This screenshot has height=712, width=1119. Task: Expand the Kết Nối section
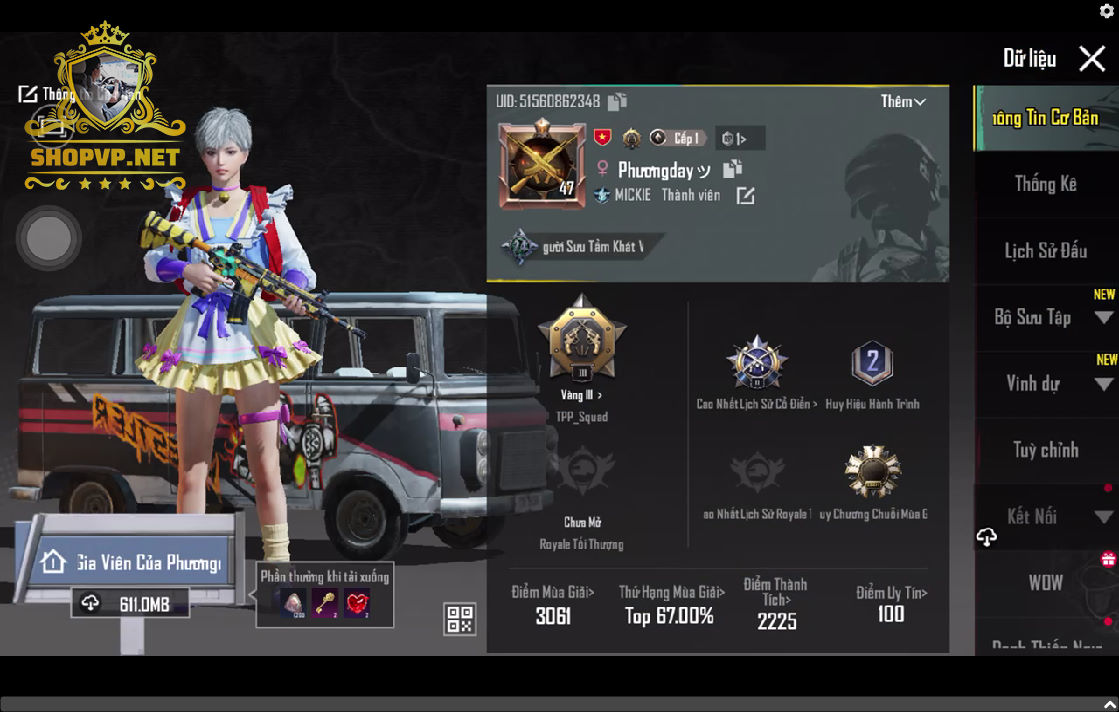pos(1103,517)
